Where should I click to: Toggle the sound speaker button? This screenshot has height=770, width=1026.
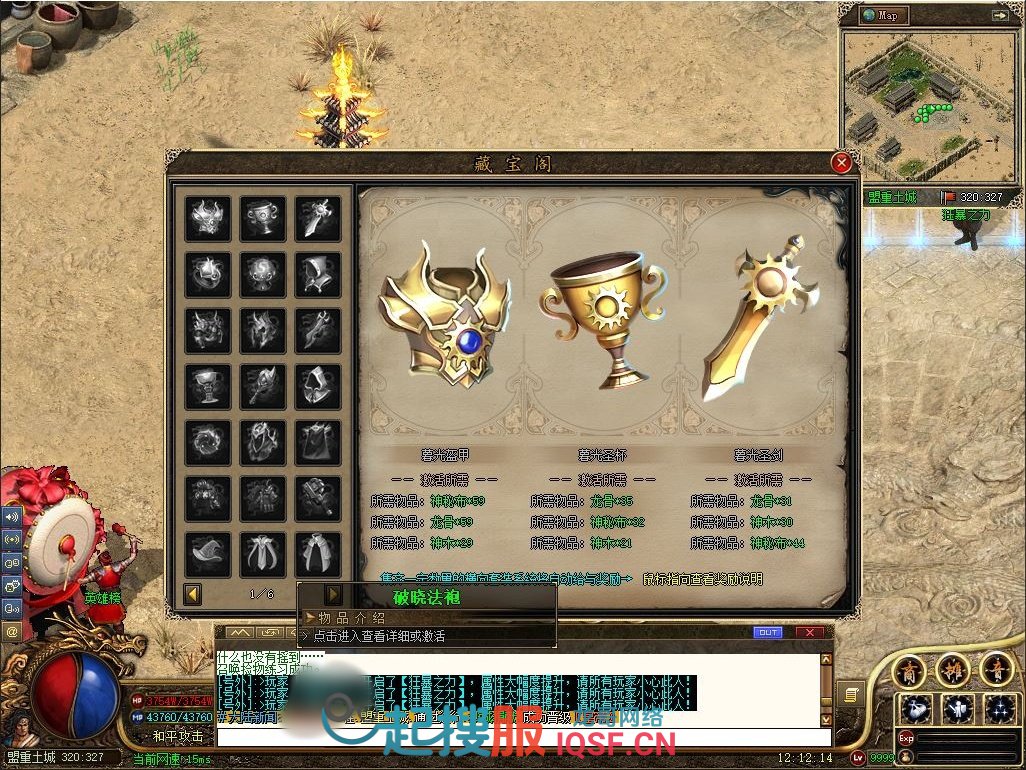coord(13,518)
